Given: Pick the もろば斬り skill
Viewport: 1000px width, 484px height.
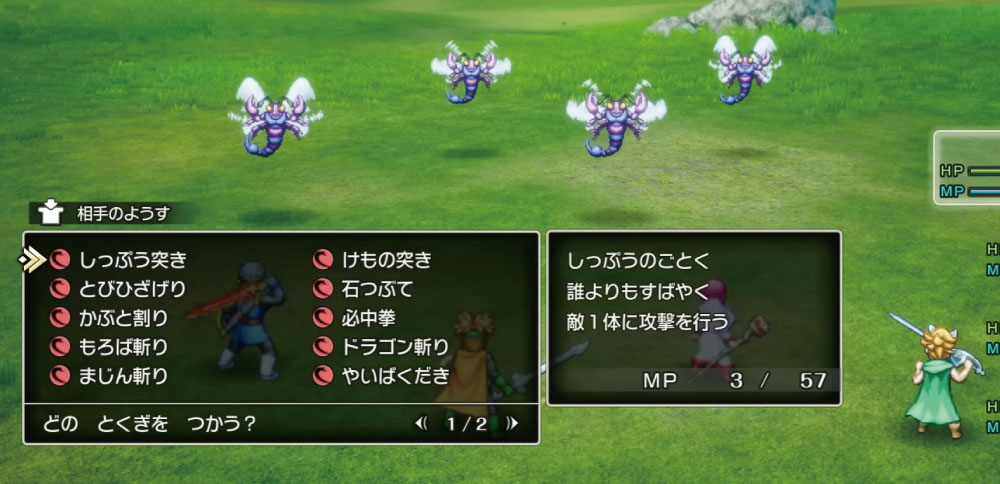Looking at the screenshot, I should (x=124, y=347).
